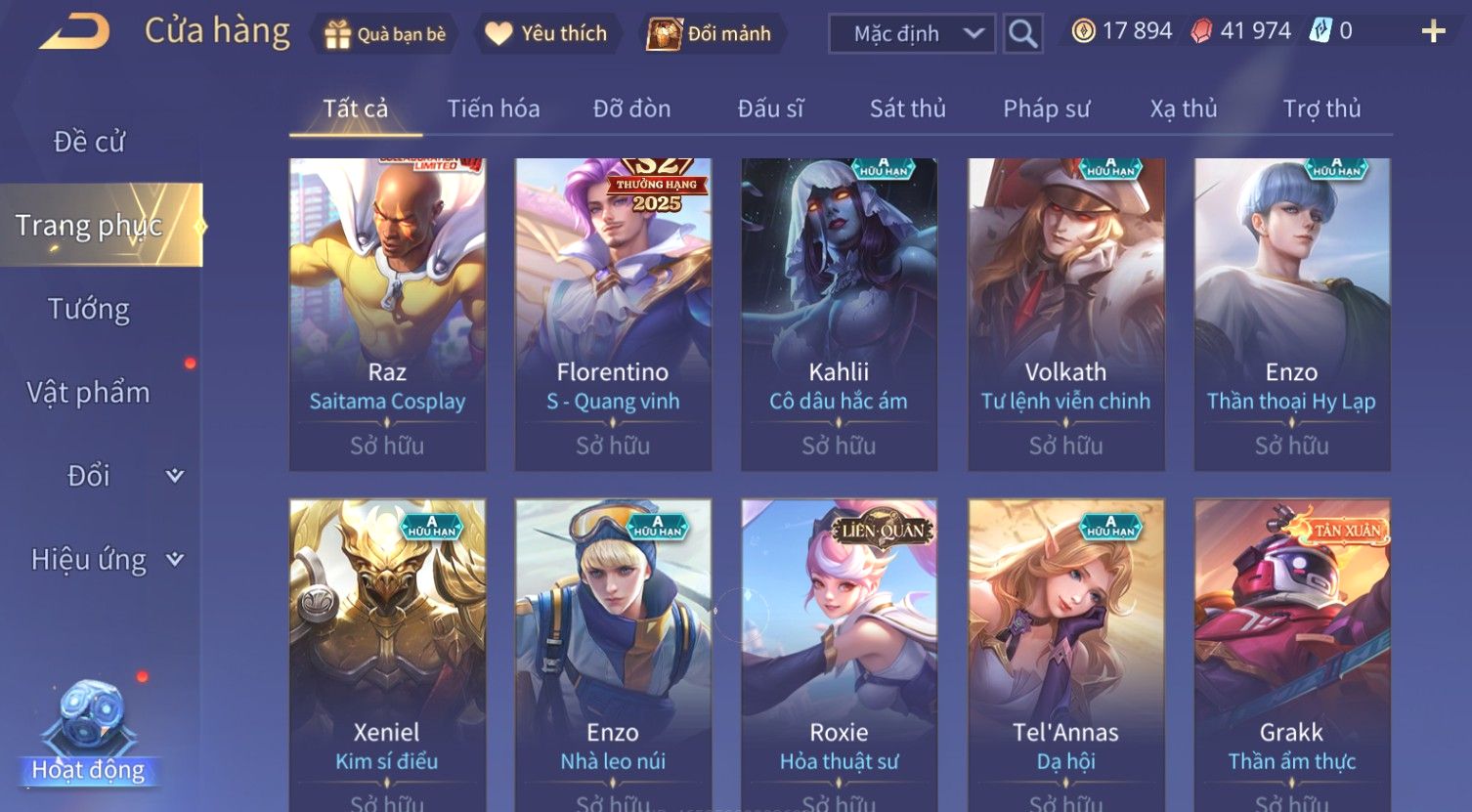The height and width of the screenshot is (812, 1472).
Task: Switch to the Đỡ đòn tab
Action: point(631,108)
